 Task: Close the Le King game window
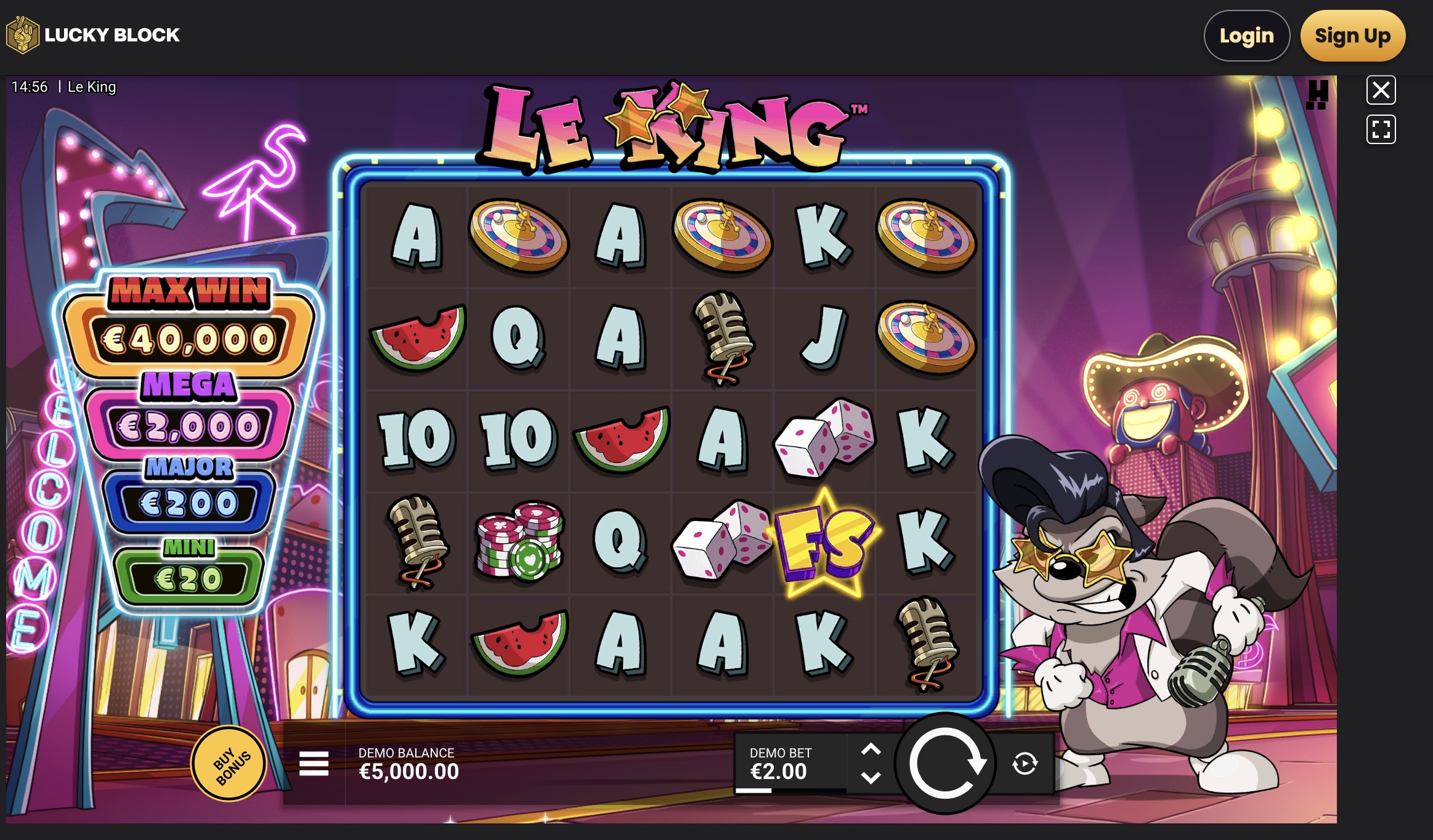coord(1382,90)
